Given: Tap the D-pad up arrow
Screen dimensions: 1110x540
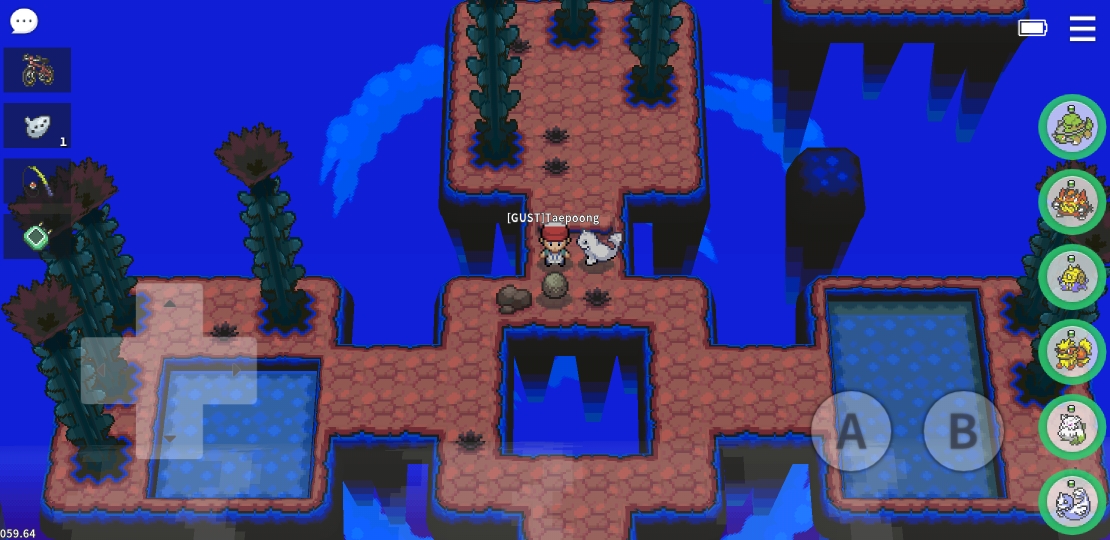Looking at the screenshot, I should click(169, 303).
